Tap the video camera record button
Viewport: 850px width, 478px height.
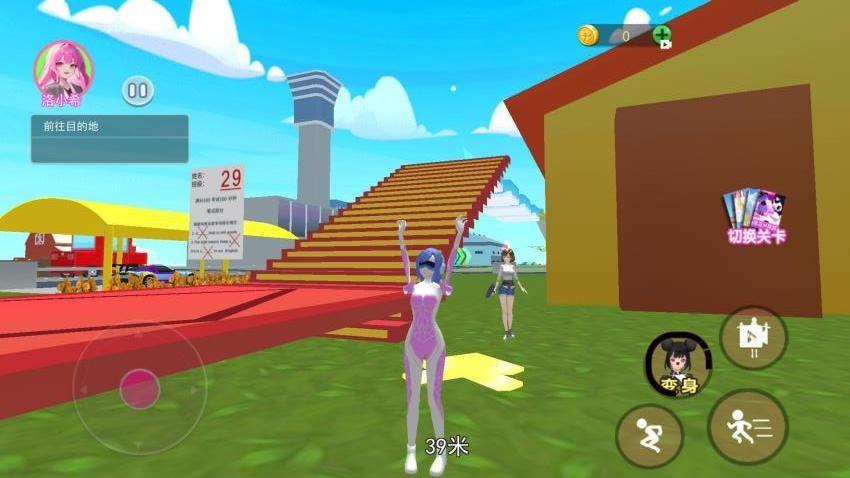[753, 338]
